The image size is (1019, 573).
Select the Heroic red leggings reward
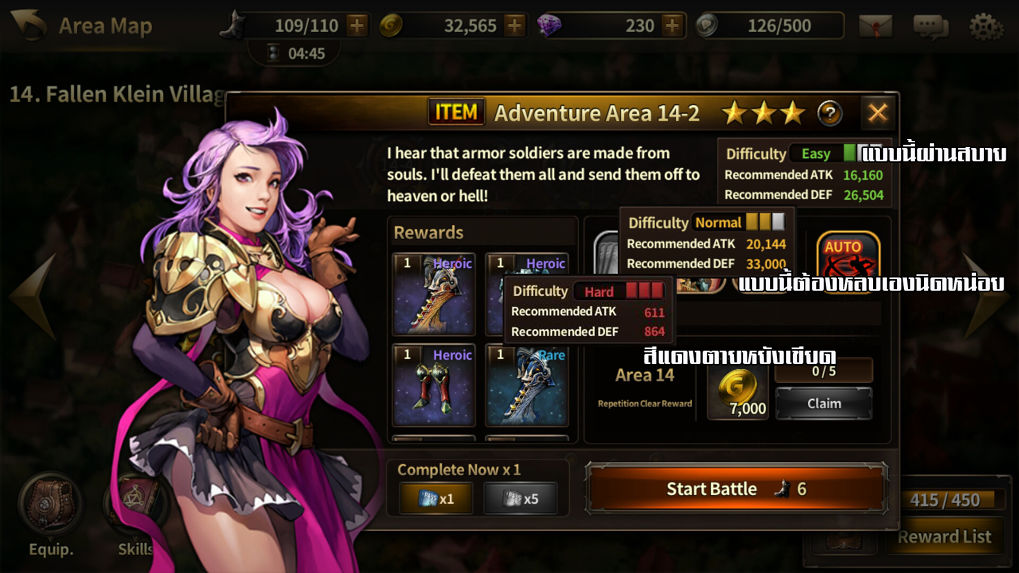coord(434,385)
